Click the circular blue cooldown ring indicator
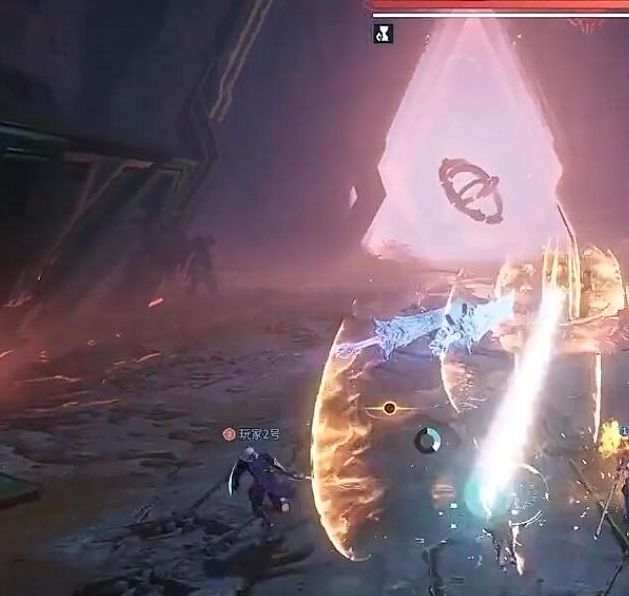Image resolution: width=629 pixels, height=596 pixels. (428, 440)
